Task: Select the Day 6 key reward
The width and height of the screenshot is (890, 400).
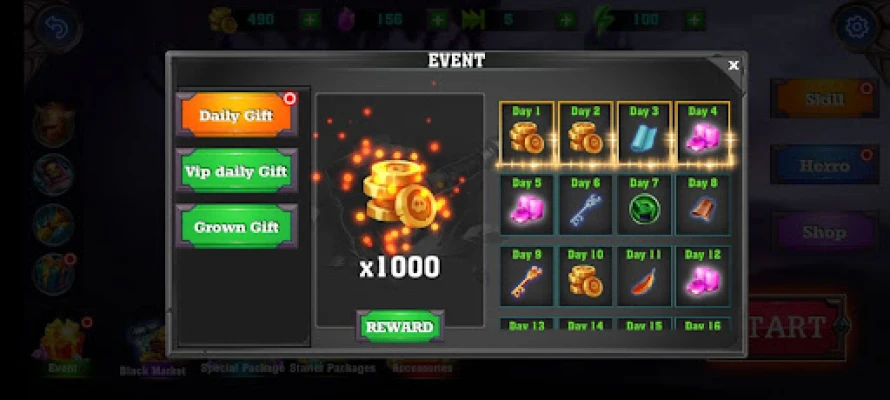Action: point(585,203)
